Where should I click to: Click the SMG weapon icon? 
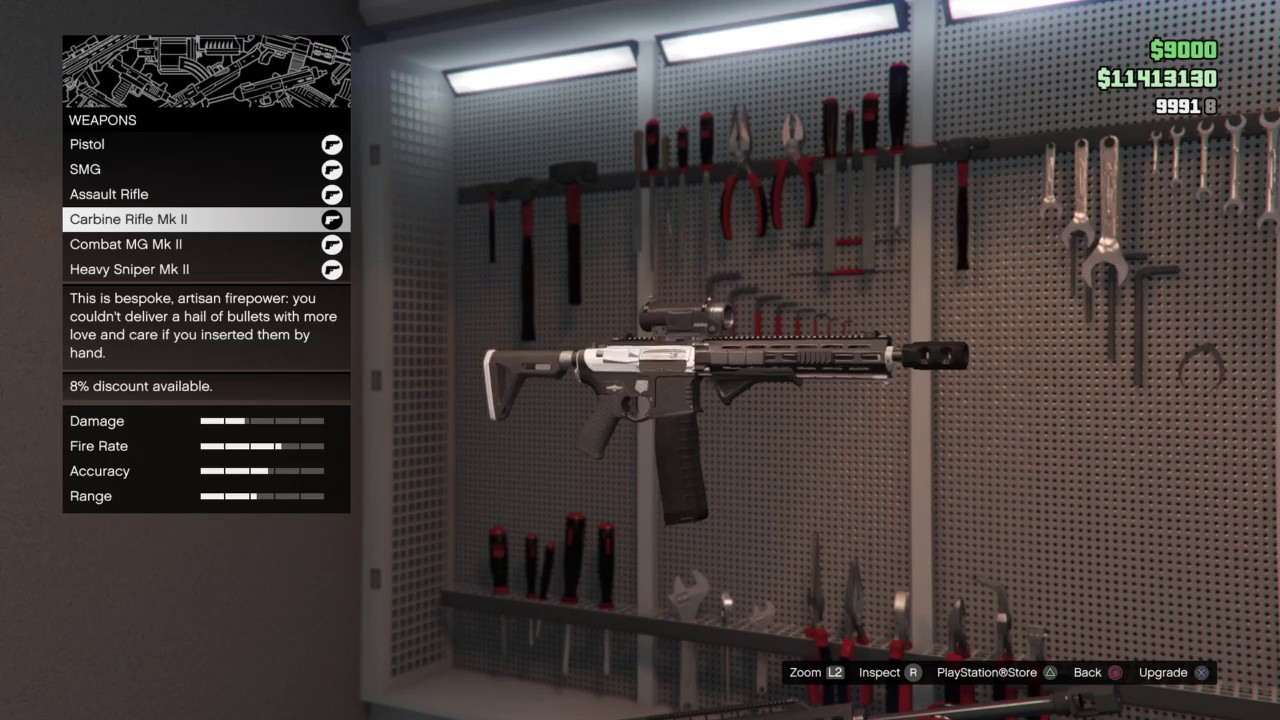(332, 170)
